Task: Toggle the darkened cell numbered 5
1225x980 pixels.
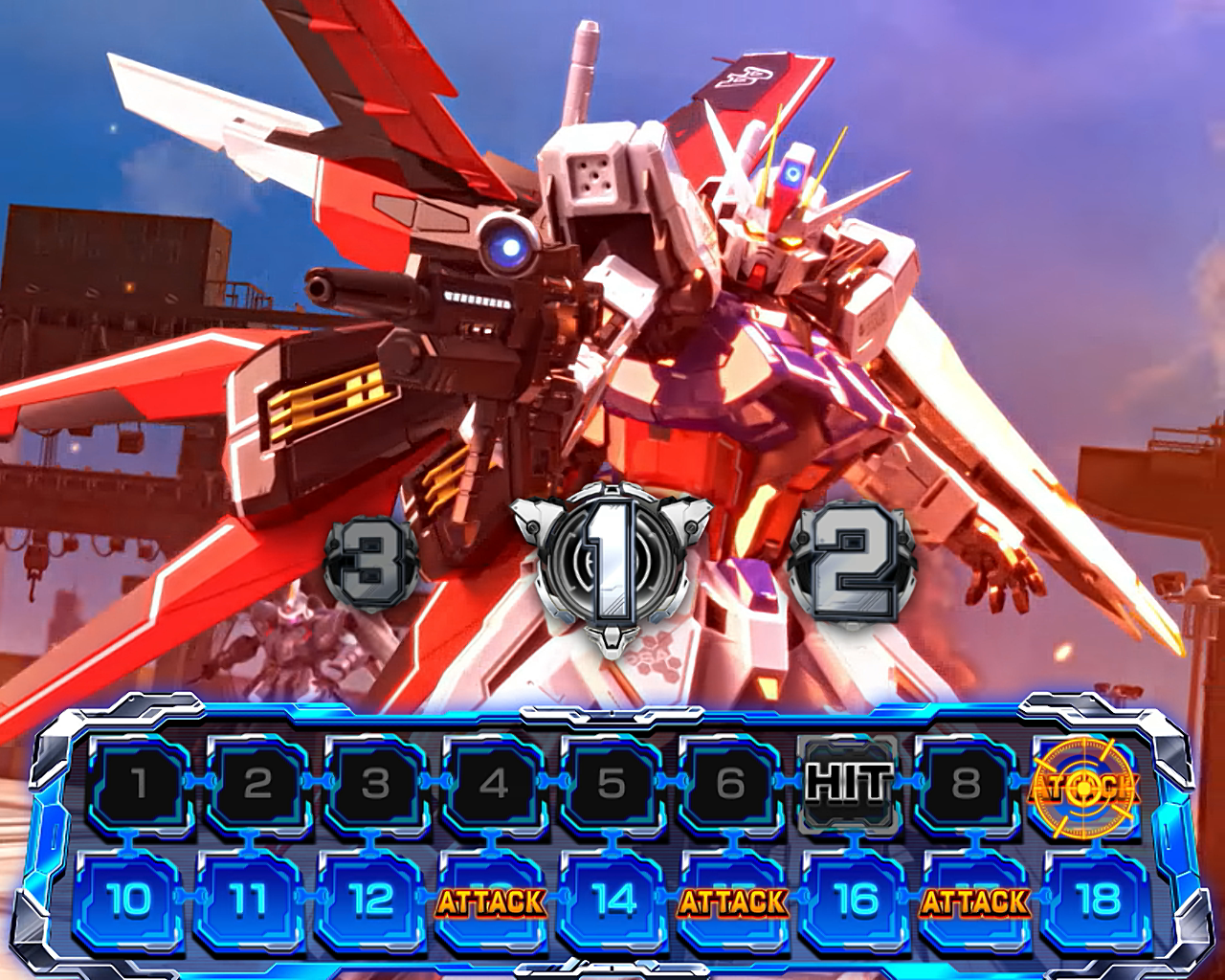Action: click(x=612, y=783)
